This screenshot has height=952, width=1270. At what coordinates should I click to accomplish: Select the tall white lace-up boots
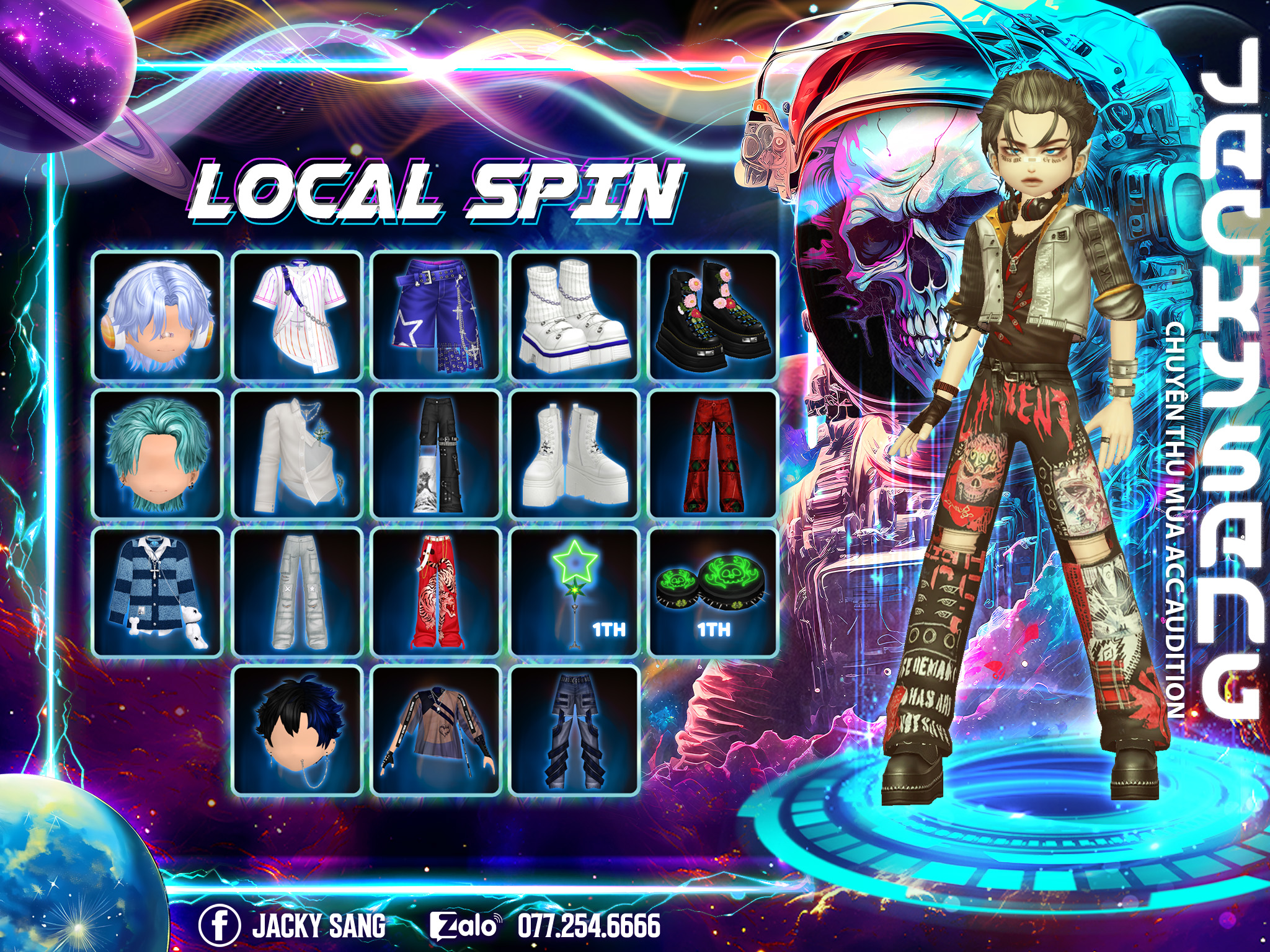575,454
